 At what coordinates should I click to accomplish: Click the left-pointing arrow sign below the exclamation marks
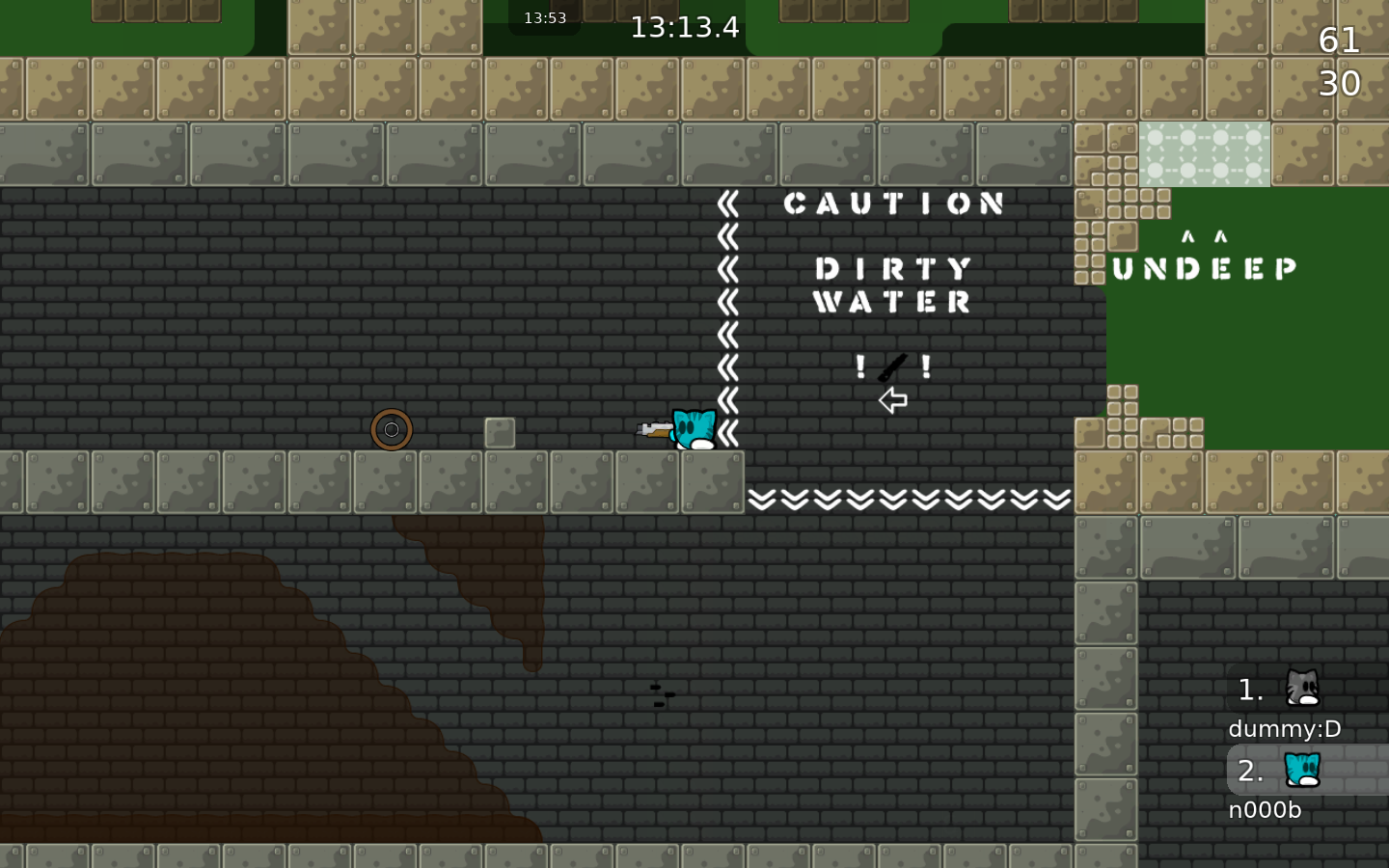(891, 399)
